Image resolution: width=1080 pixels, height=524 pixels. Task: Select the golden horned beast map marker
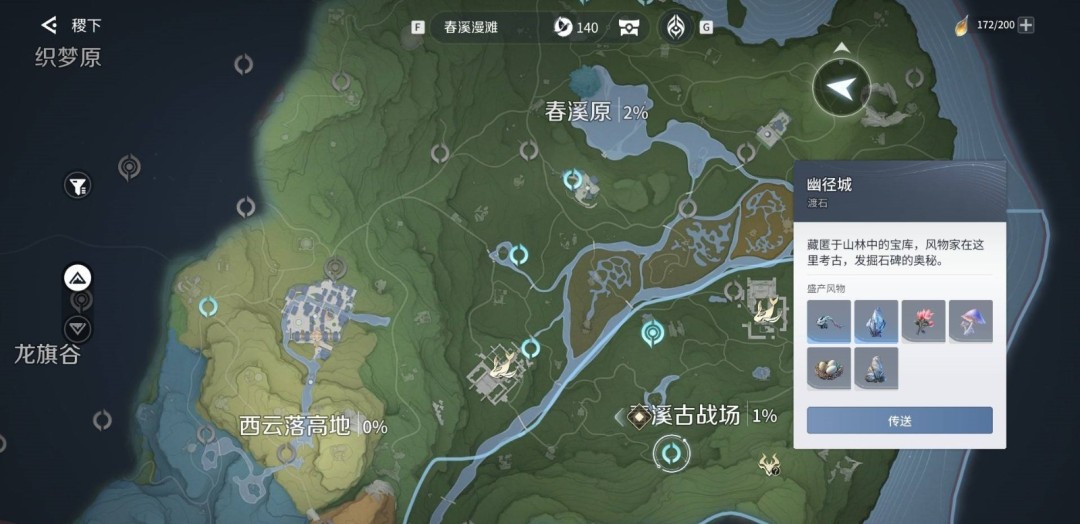pyautogui.click(x=770, y=463)
